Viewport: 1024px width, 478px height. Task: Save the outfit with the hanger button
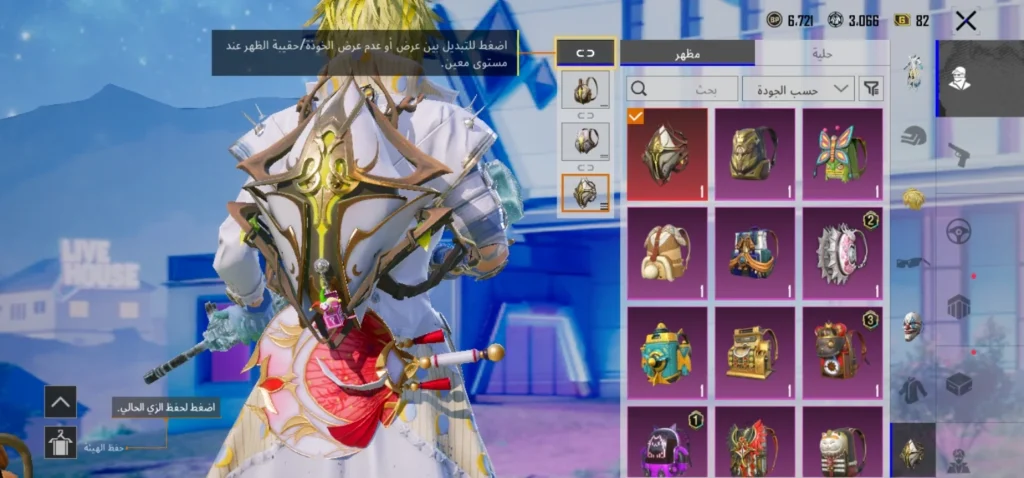[61, 442]
